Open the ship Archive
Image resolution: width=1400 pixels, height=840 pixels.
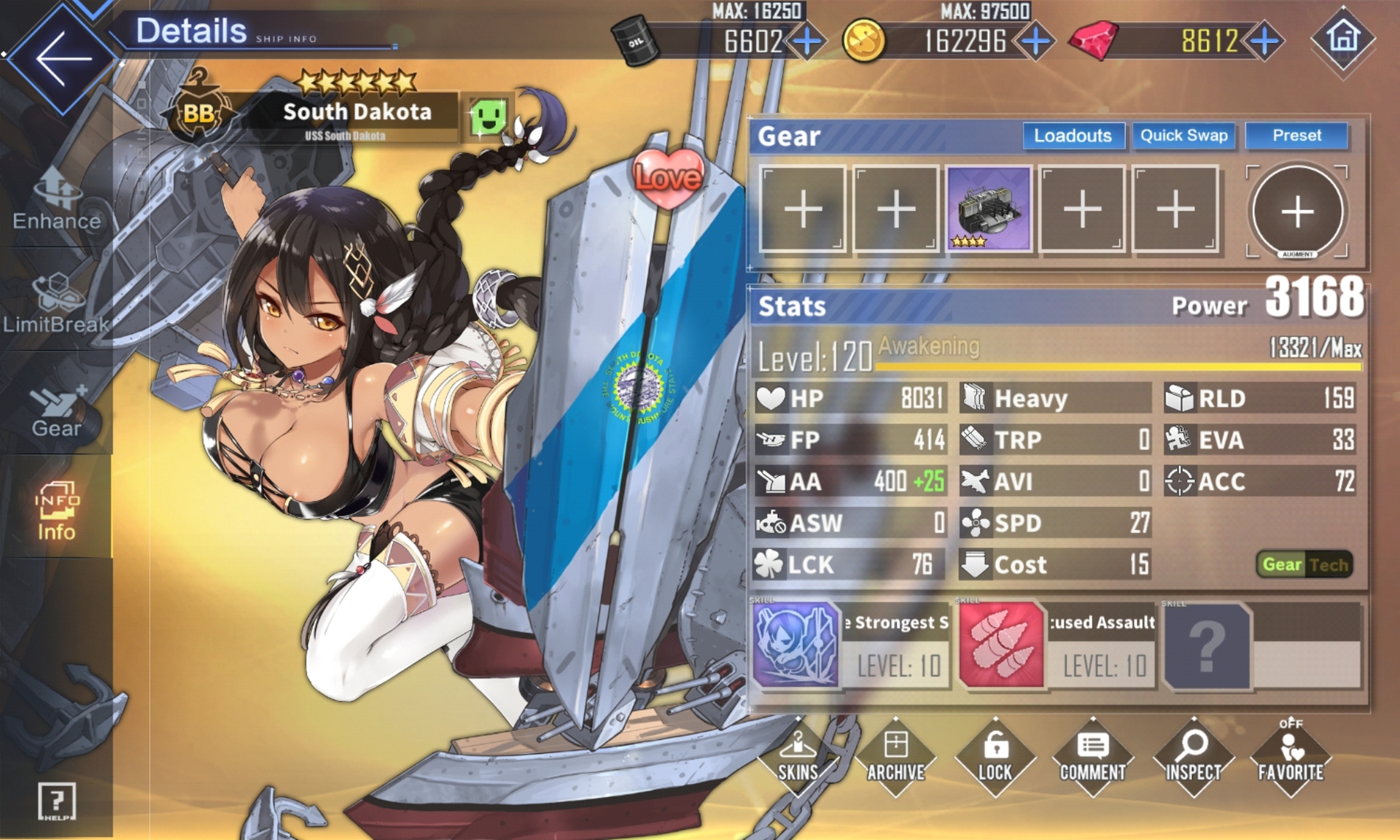tap(896, 758)
